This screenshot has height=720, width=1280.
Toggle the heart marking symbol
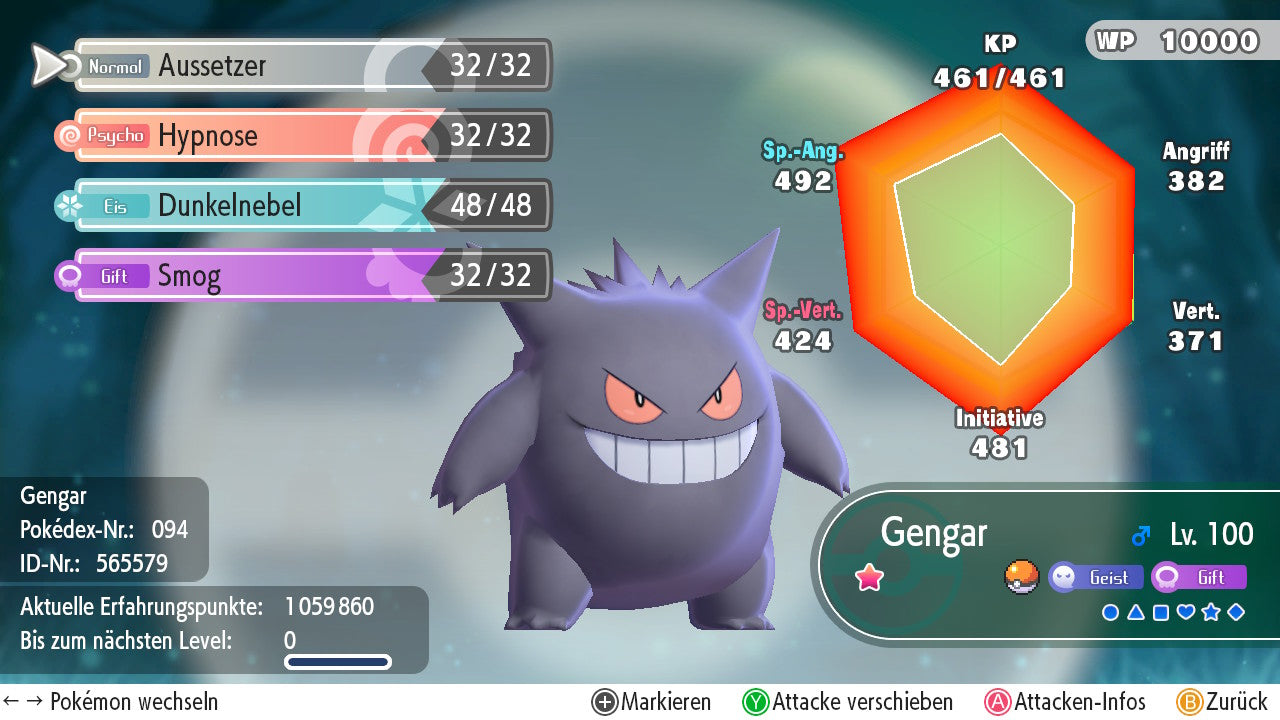[x=1186, y=612]
